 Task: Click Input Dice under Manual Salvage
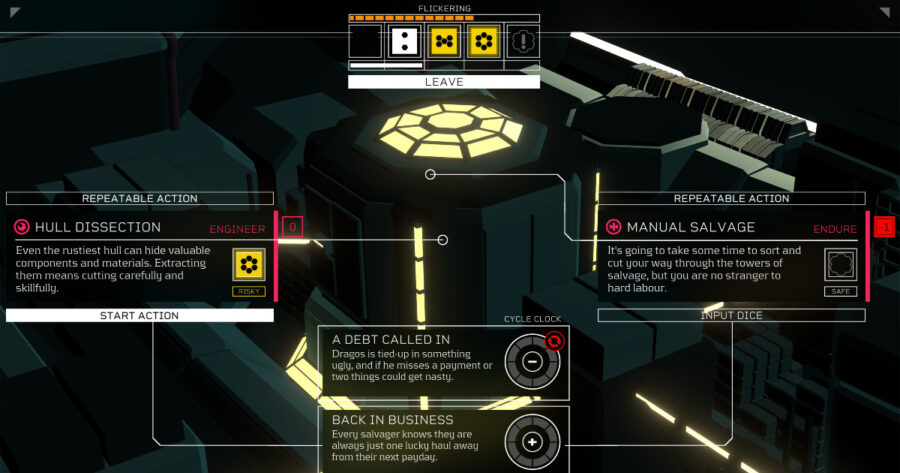tap(731, 315)
